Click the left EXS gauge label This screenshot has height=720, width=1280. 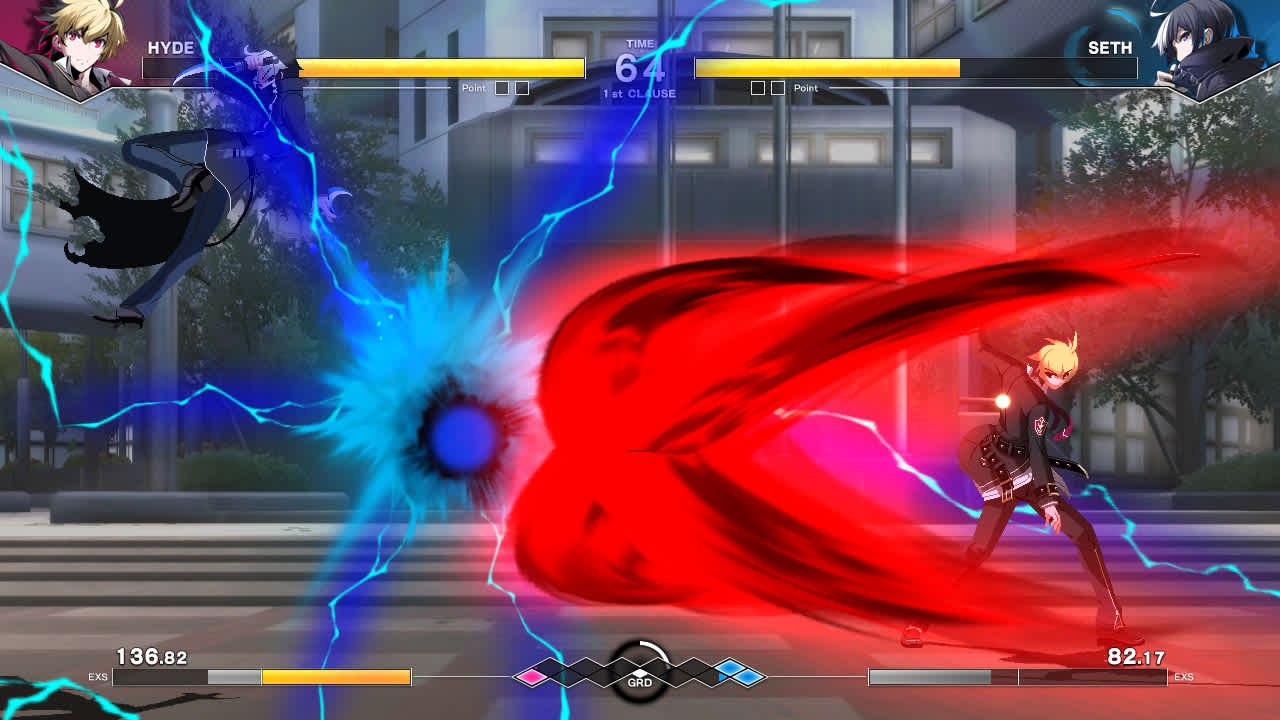[x=96, y=677]
